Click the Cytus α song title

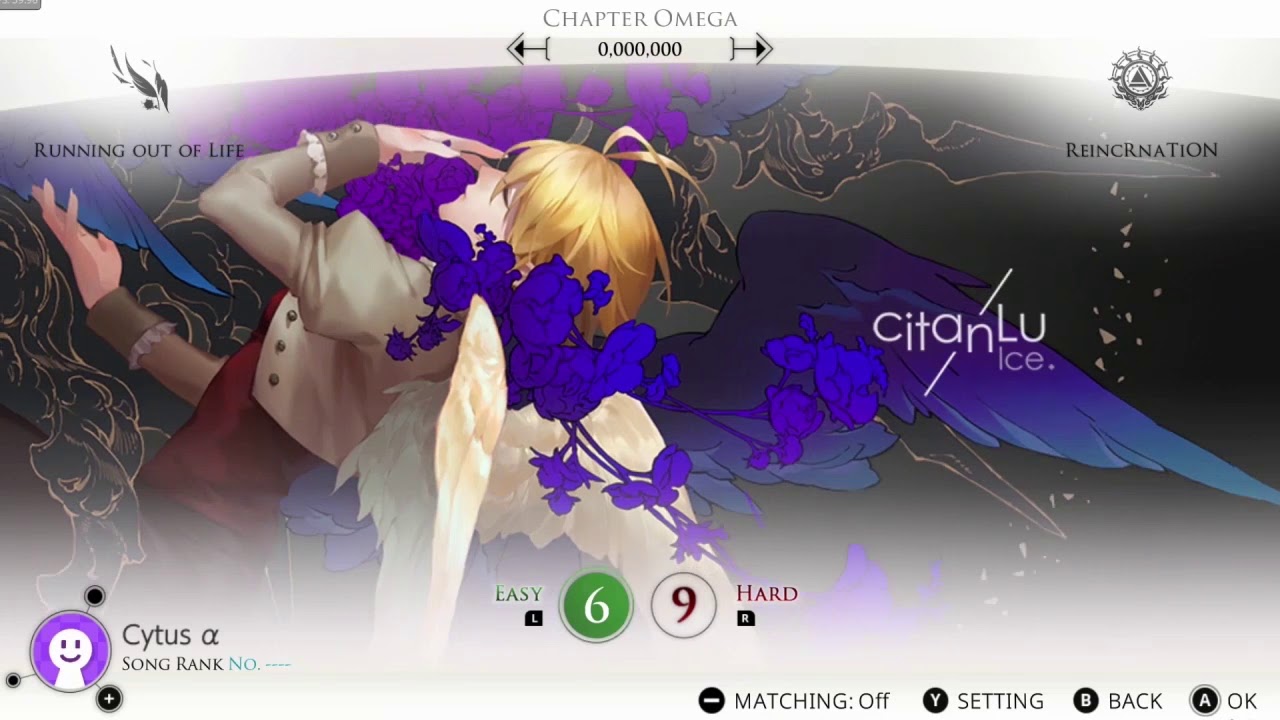[170, 635]
